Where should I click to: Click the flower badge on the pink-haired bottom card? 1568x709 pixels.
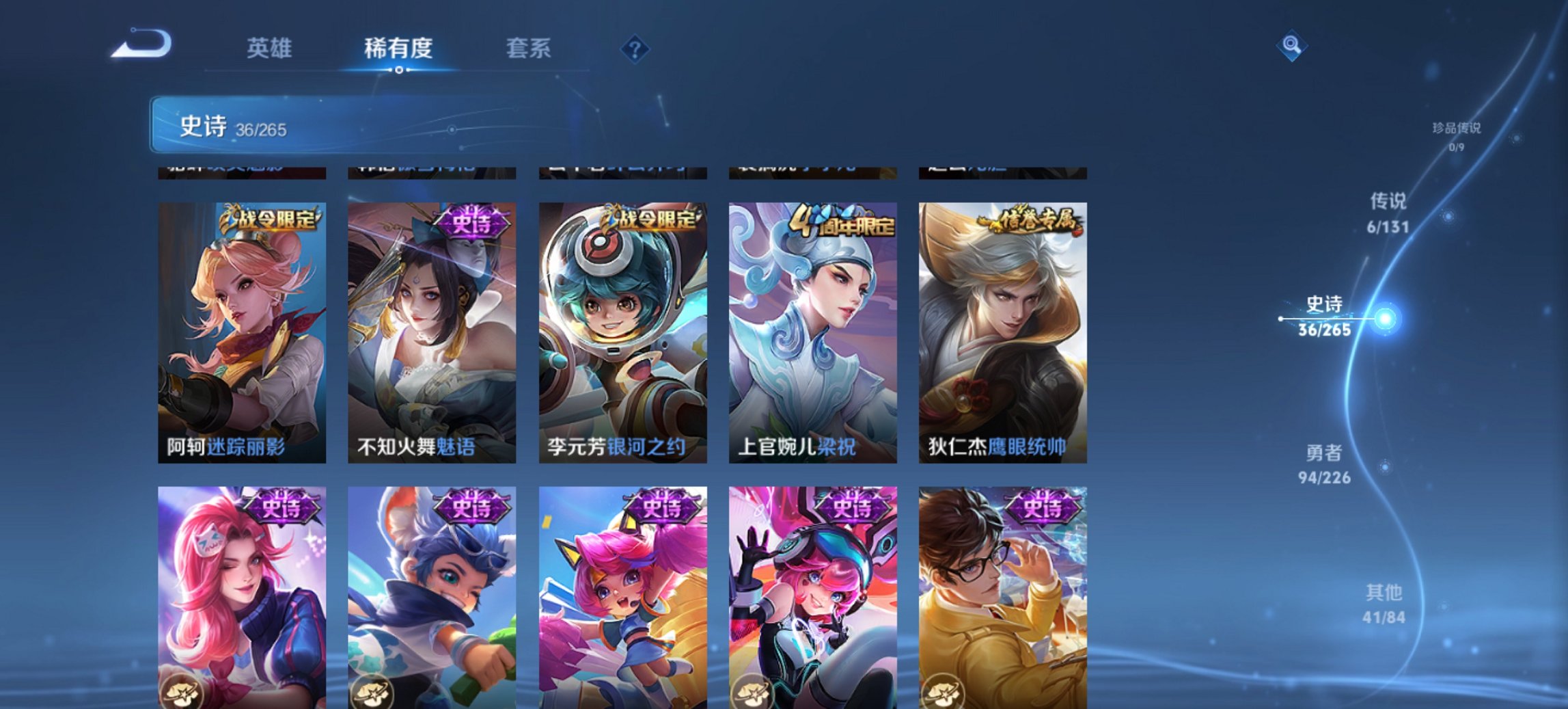coord(183,690)
